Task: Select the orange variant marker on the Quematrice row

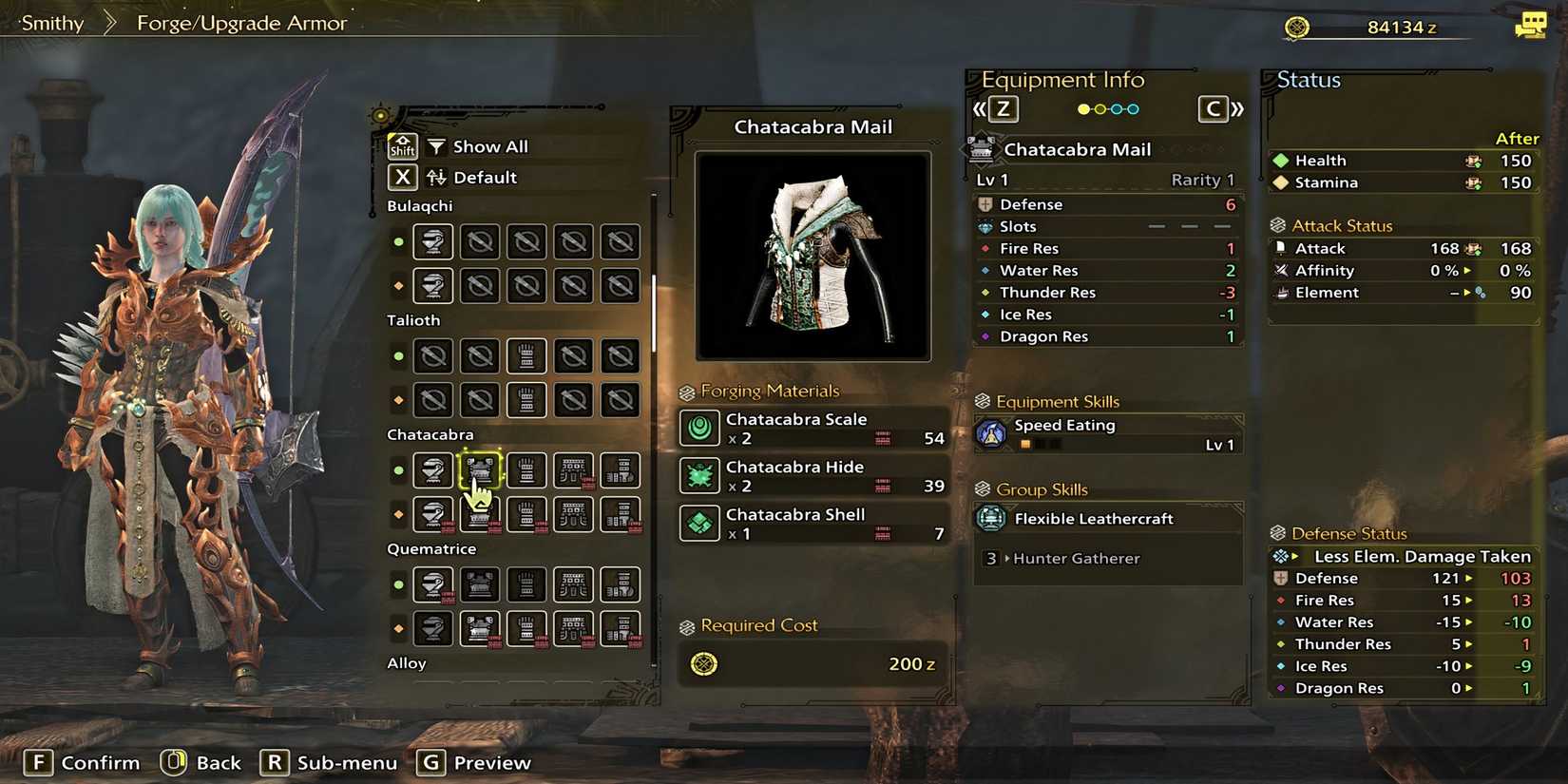Action: click(398, 628)
